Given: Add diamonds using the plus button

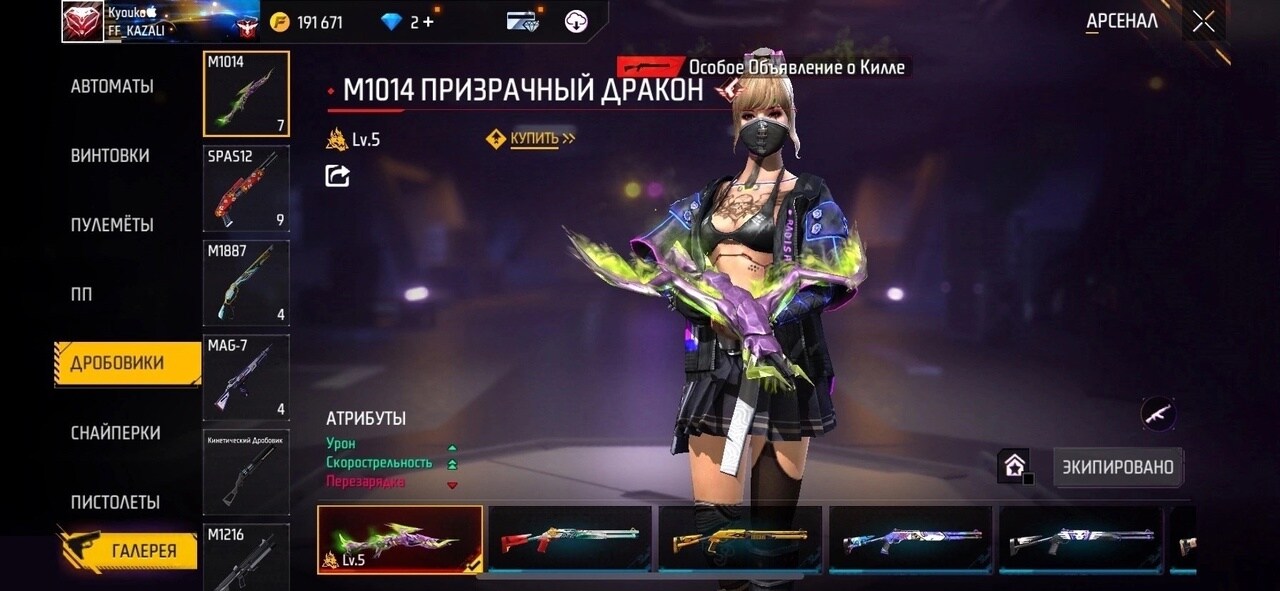Looking at the screenshot, I should coord(429,21).
